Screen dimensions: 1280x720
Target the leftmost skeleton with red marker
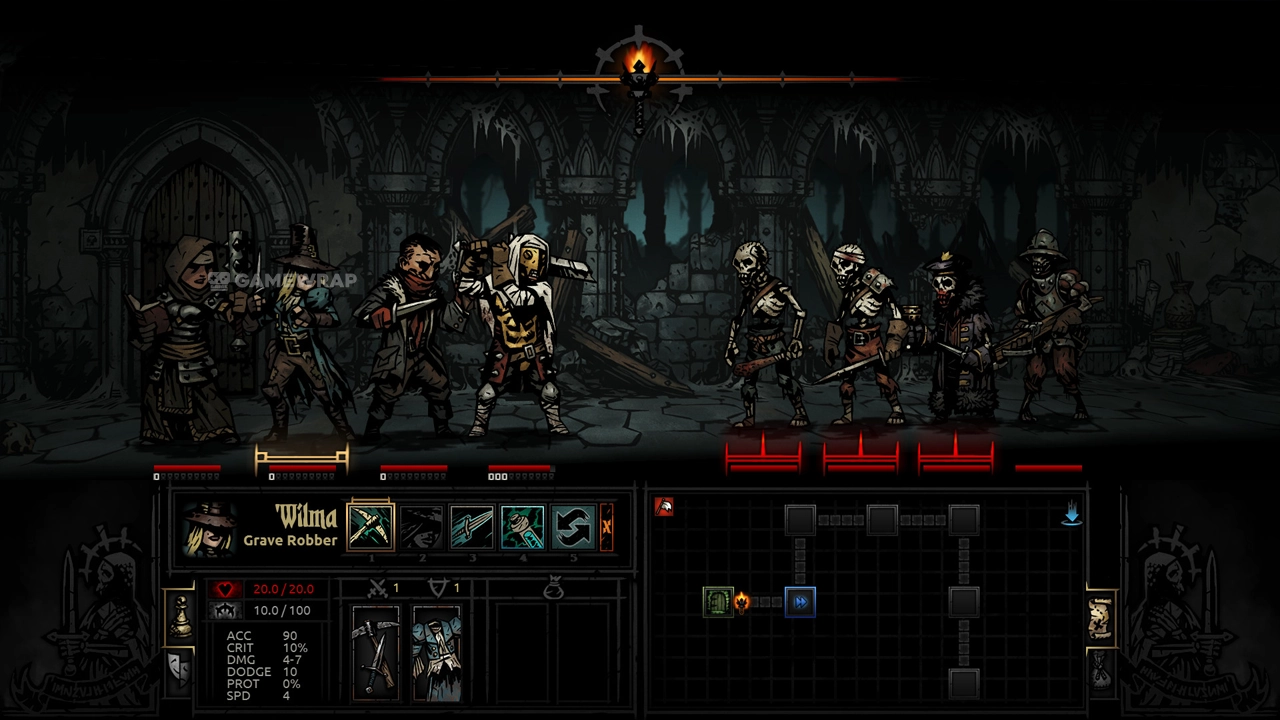[x=765, y=335]
